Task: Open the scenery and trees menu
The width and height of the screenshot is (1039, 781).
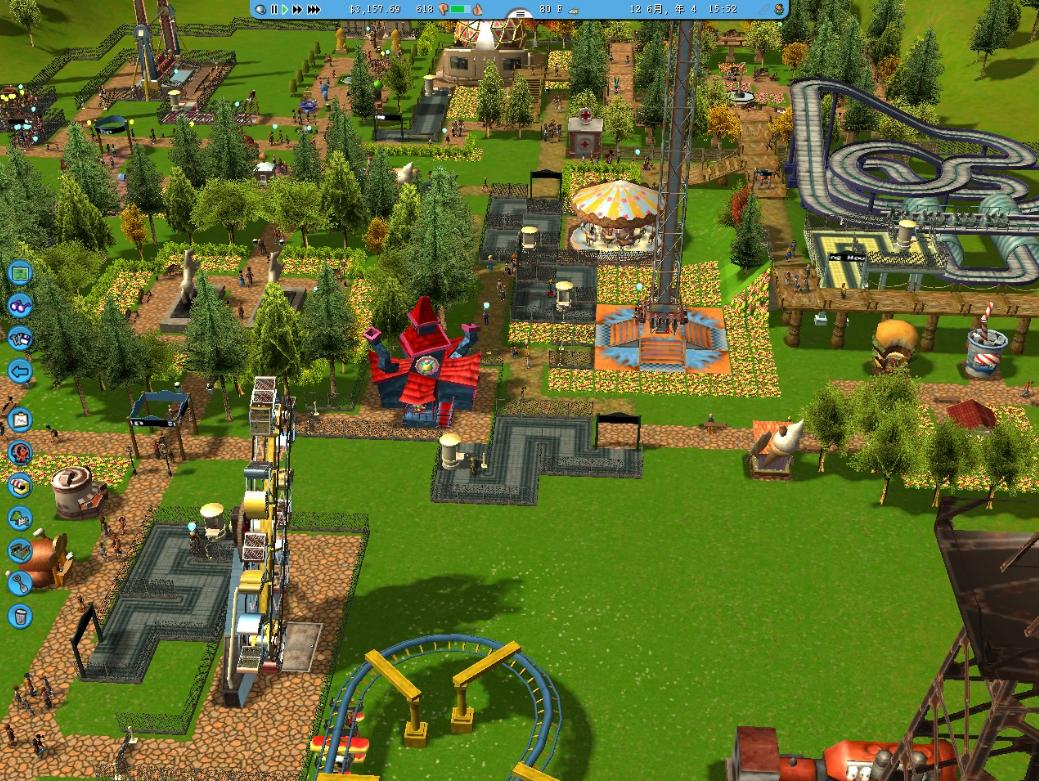Action: (x=19, y=518)
